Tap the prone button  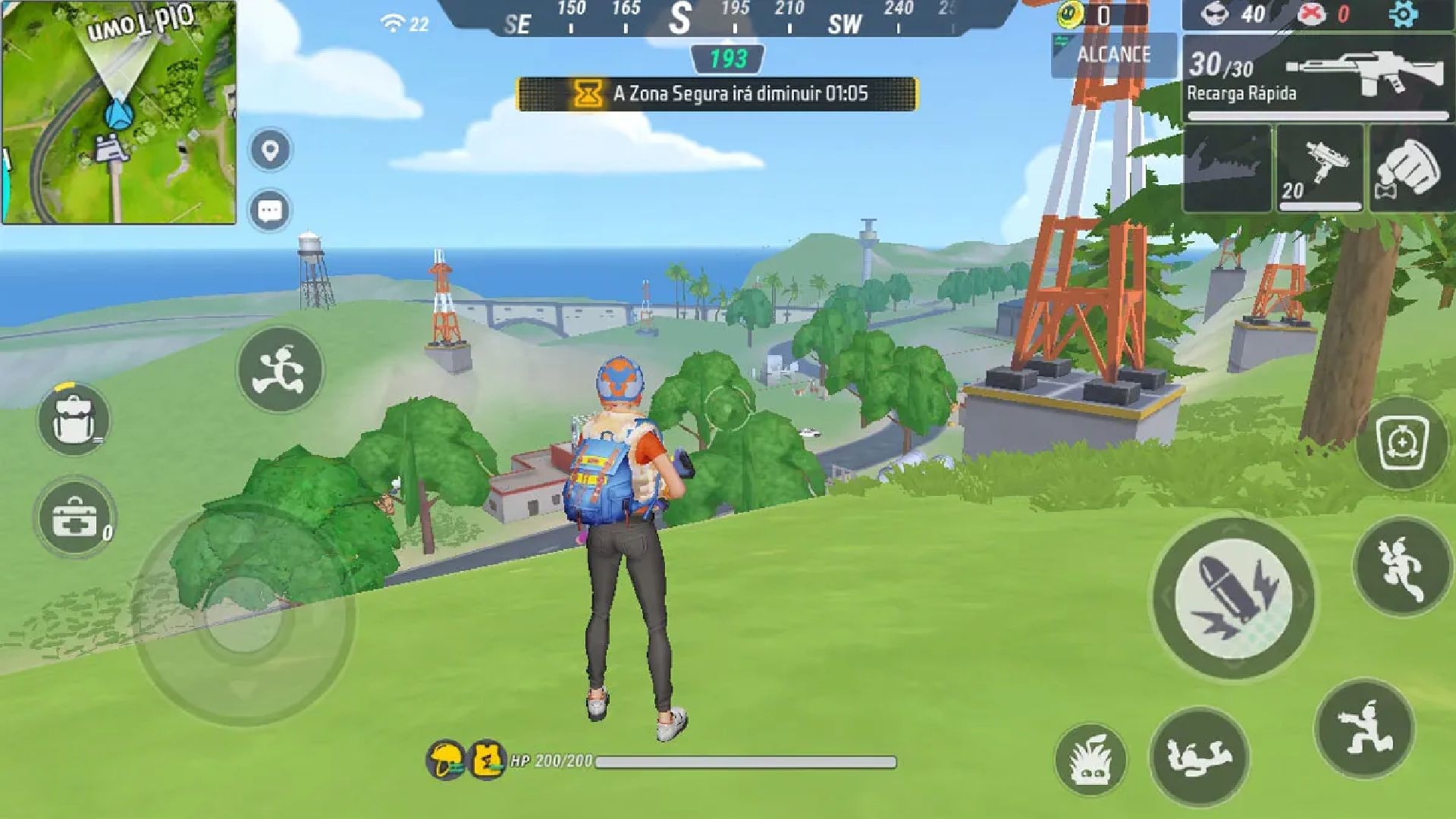[x=1199, y=756]
